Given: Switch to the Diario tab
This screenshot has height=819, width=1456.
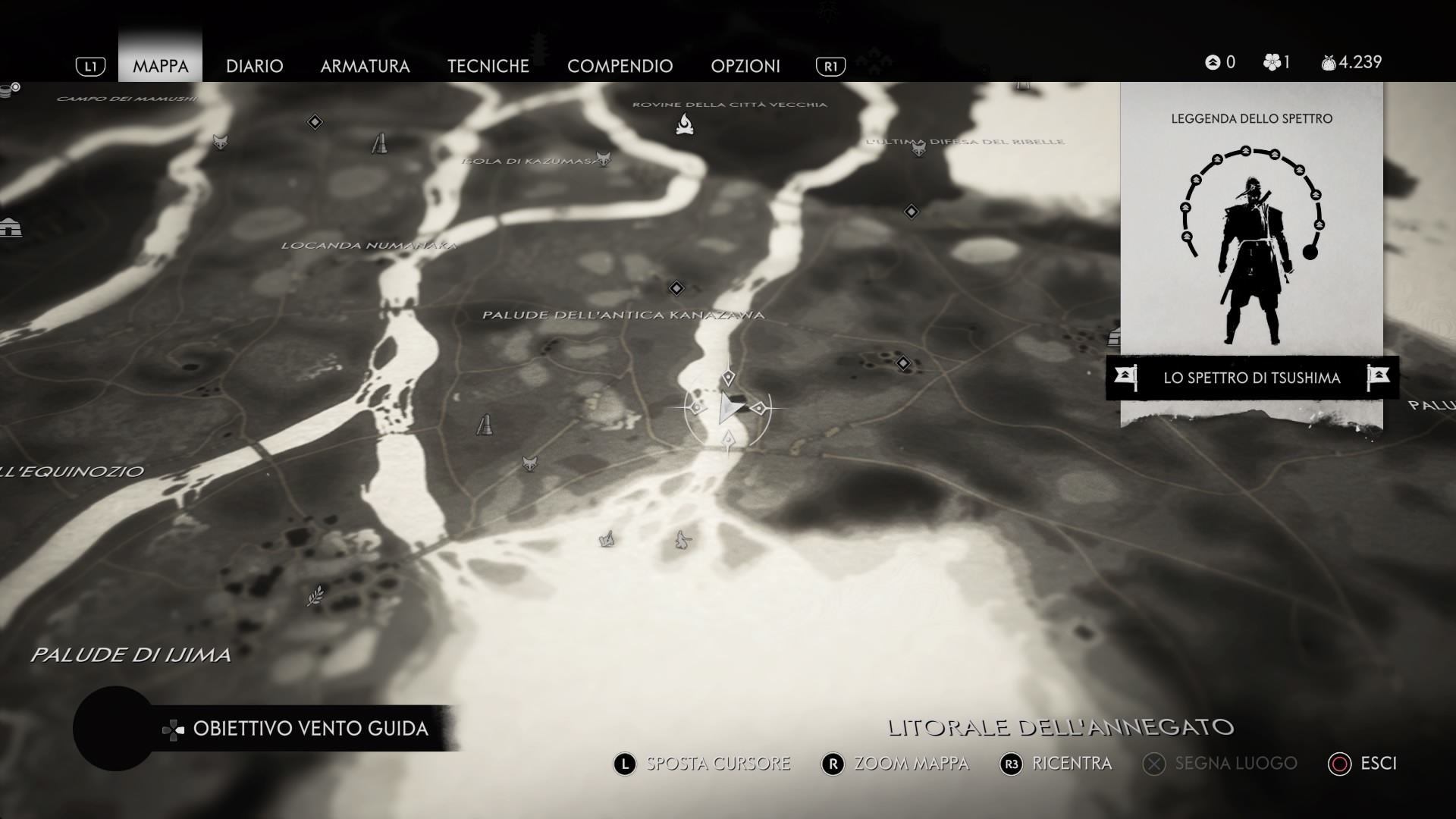Looking at the screenshot, I should point(254,66).
